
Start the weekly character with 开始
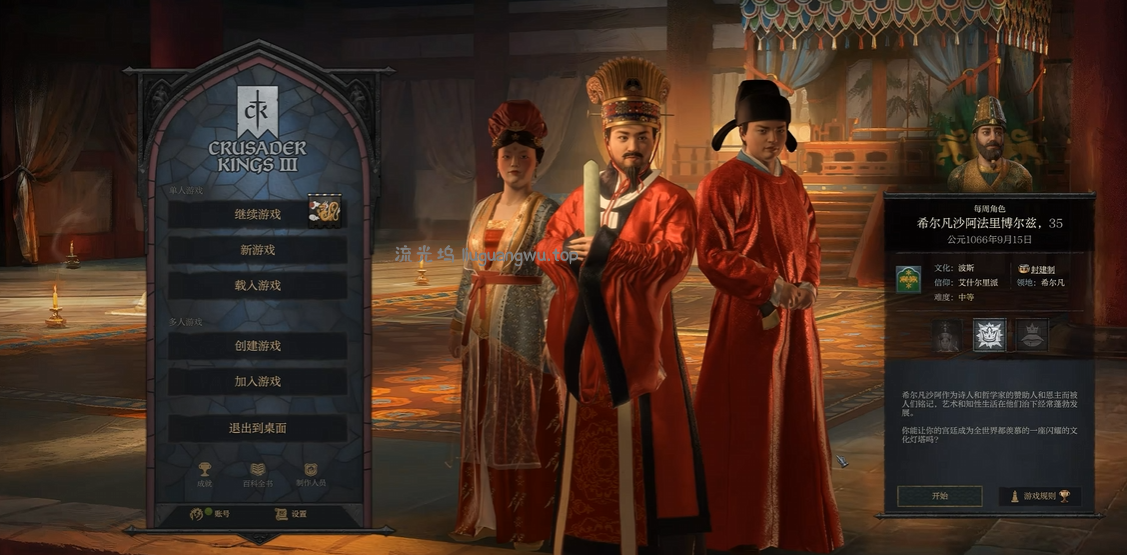pyautogui.click(x=939, y=496)
